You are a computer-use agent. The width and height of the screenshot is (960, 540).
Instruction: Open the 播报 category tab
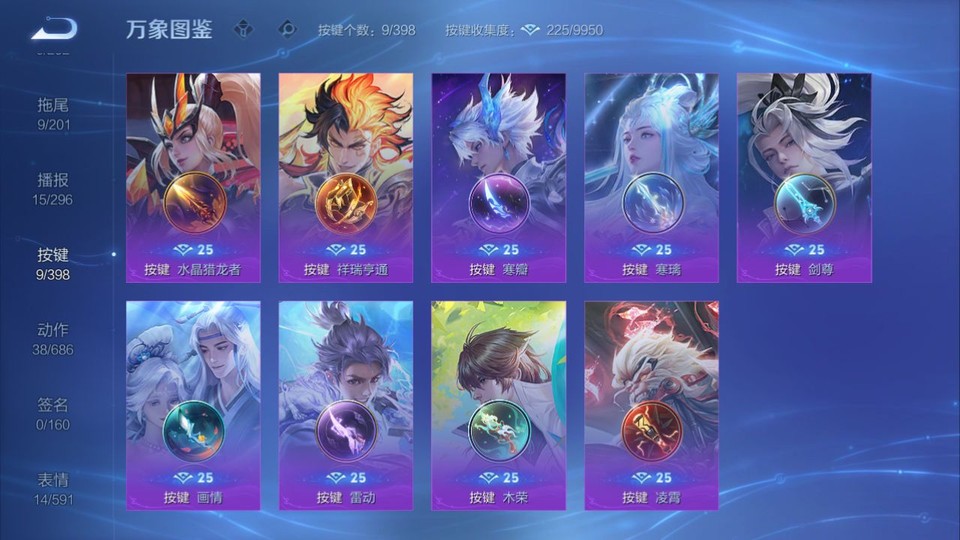pyautogui.click(x=54, y=188)
